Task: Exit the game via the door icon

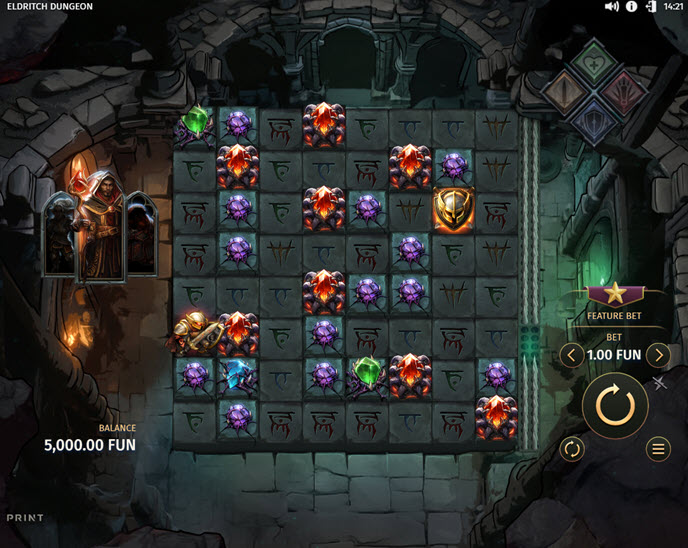Action: point(651,7)
